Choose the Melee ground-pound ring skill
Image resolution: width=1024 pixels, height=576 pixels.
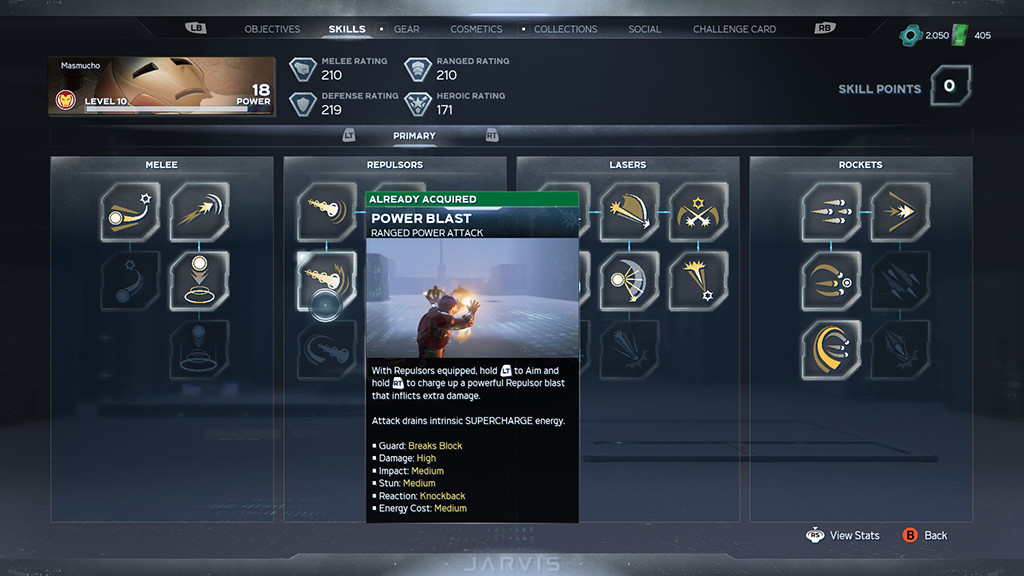click(x=199, y=281)
